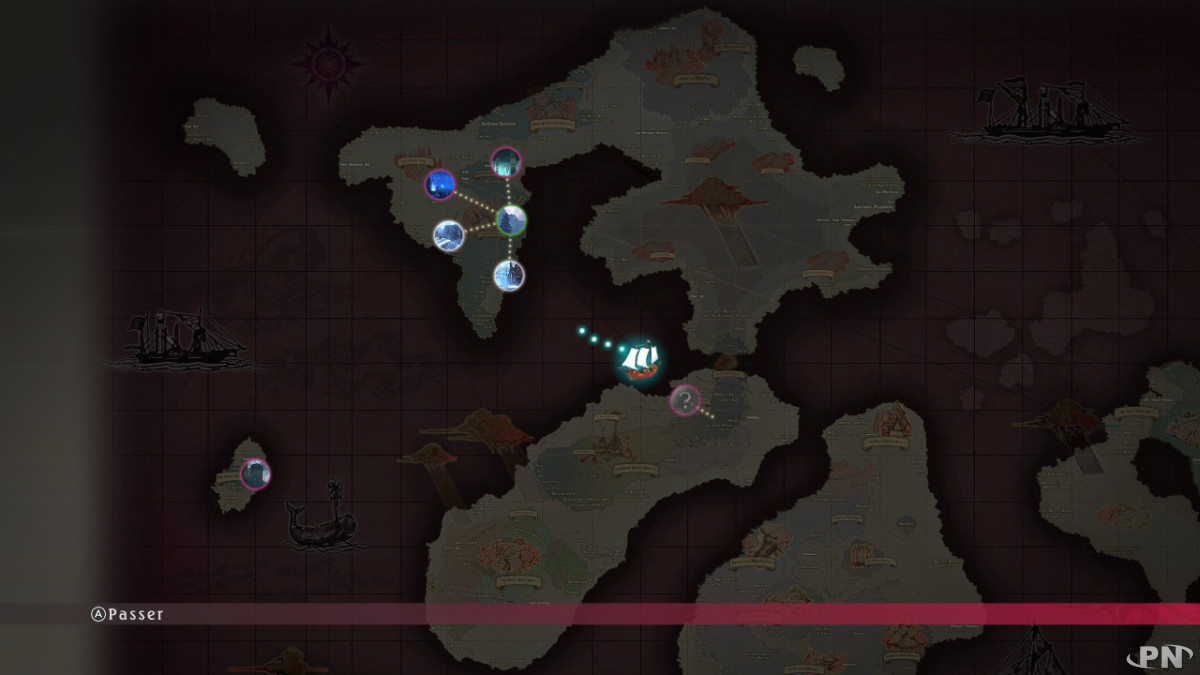Select the unknown question mark location
This screenshot has width=1200, height=675.
coord(684,401)
